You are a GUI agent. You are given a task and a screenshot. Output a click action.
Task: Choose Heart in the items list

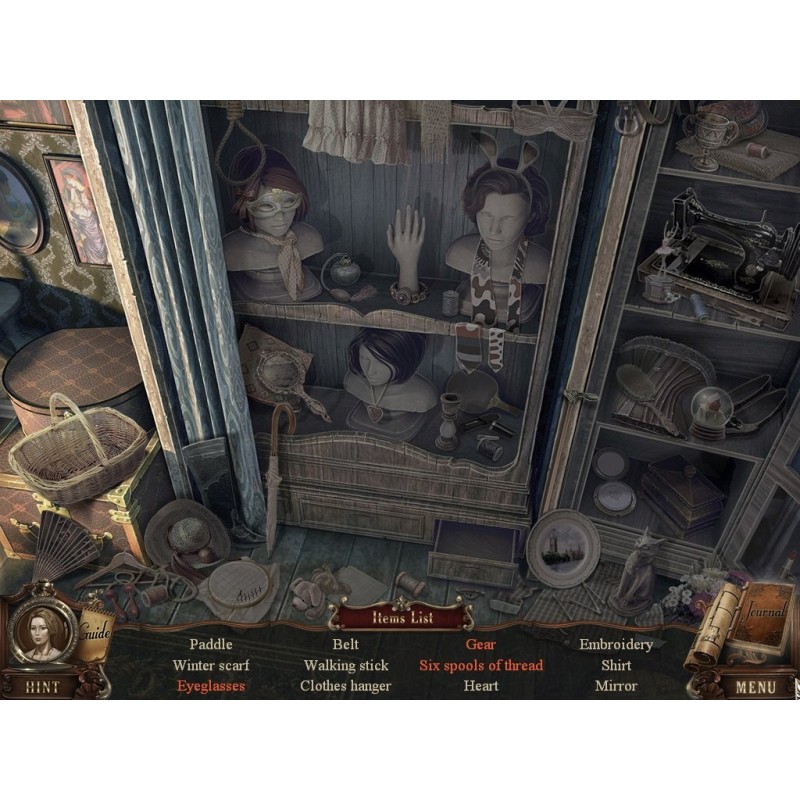coord(481,686)
